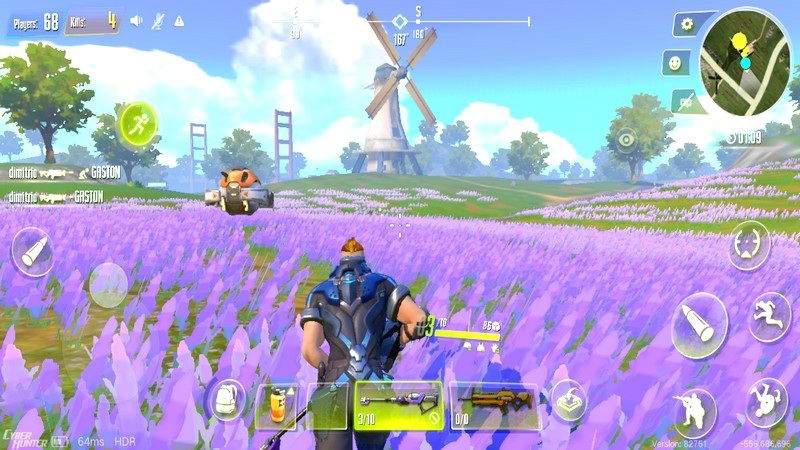Toggle the crossed-out camera button
The height and width of the screenshot is (450, 800).
click(x=684, y=100)
